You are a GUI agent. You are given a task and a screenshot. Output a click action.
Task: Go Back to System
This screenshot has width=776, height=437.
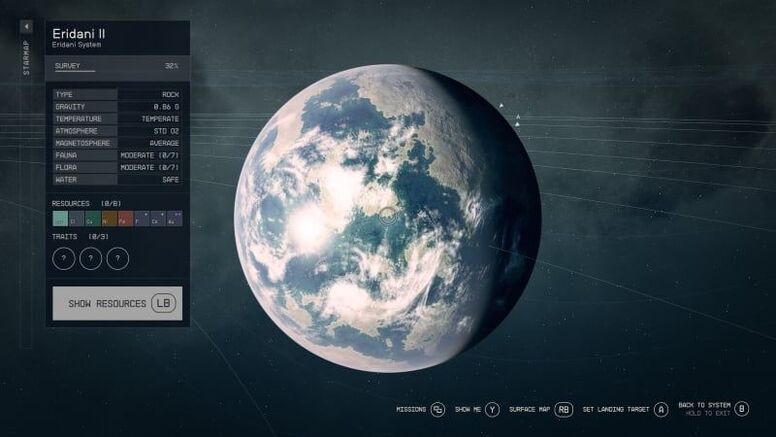(x=711, y=408)
